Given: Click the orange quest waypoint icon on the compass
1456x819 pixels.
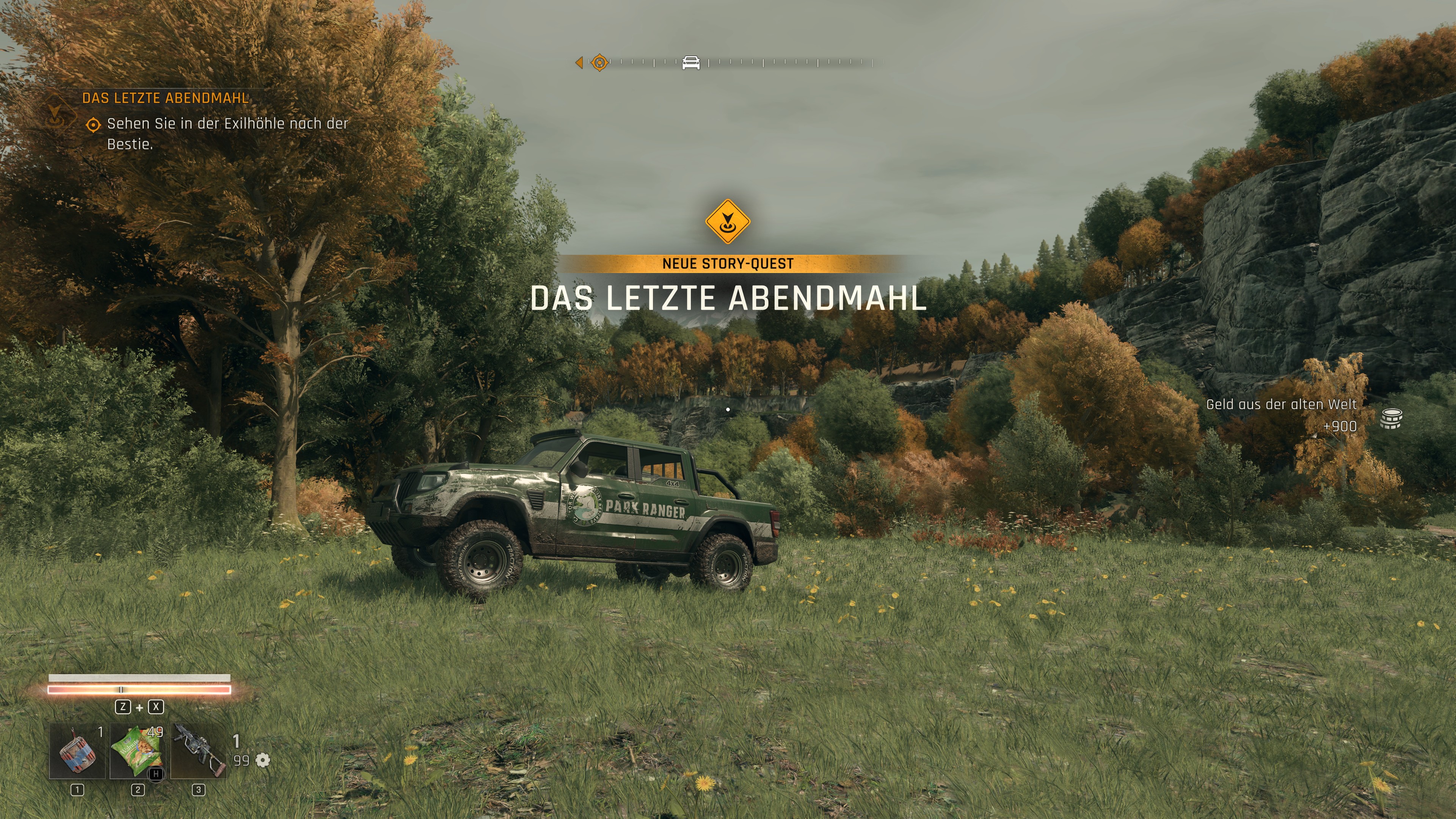Looking at the screenshot, I should tap(600, 62).
